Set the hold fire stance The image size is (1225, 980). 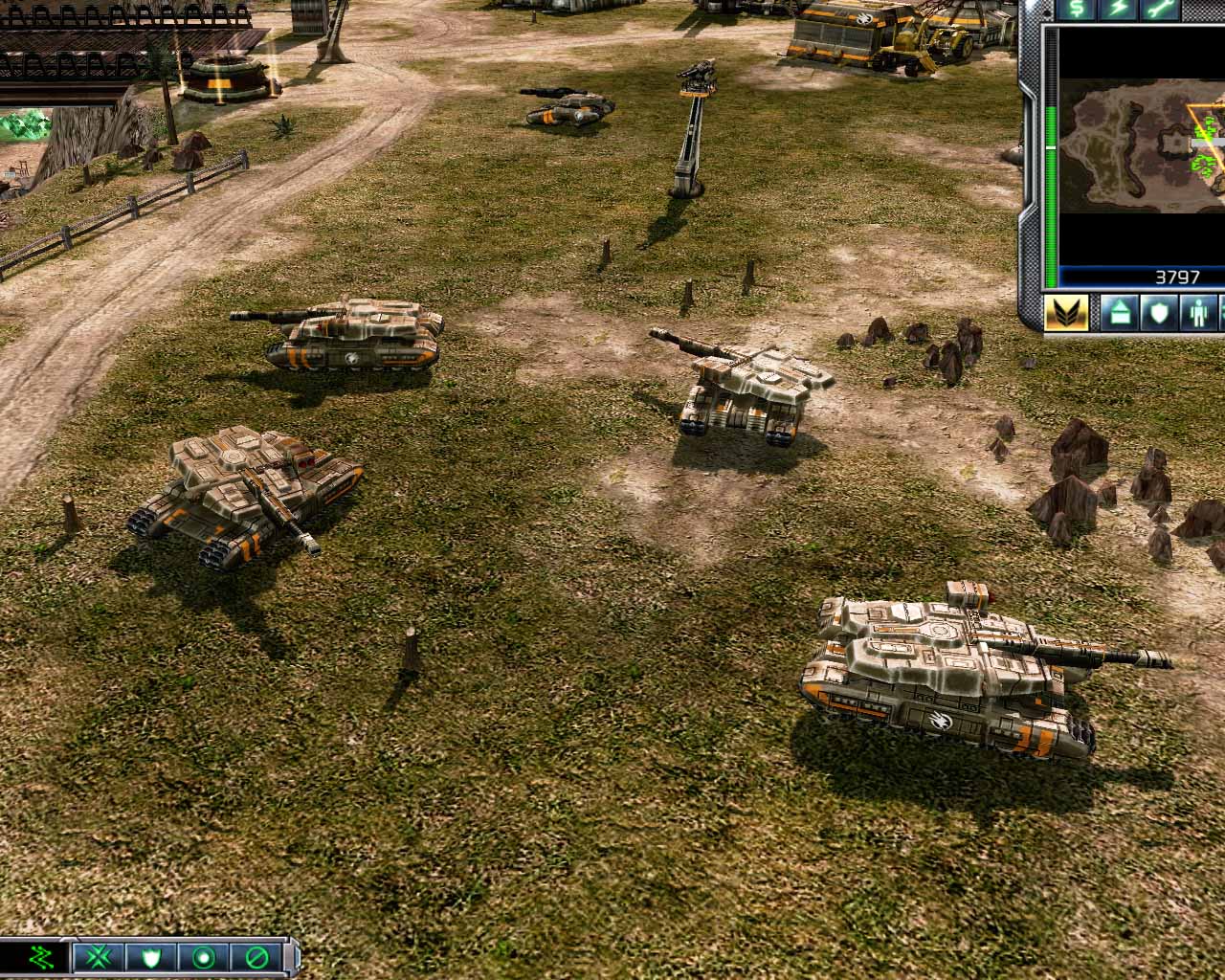(255, 958)
